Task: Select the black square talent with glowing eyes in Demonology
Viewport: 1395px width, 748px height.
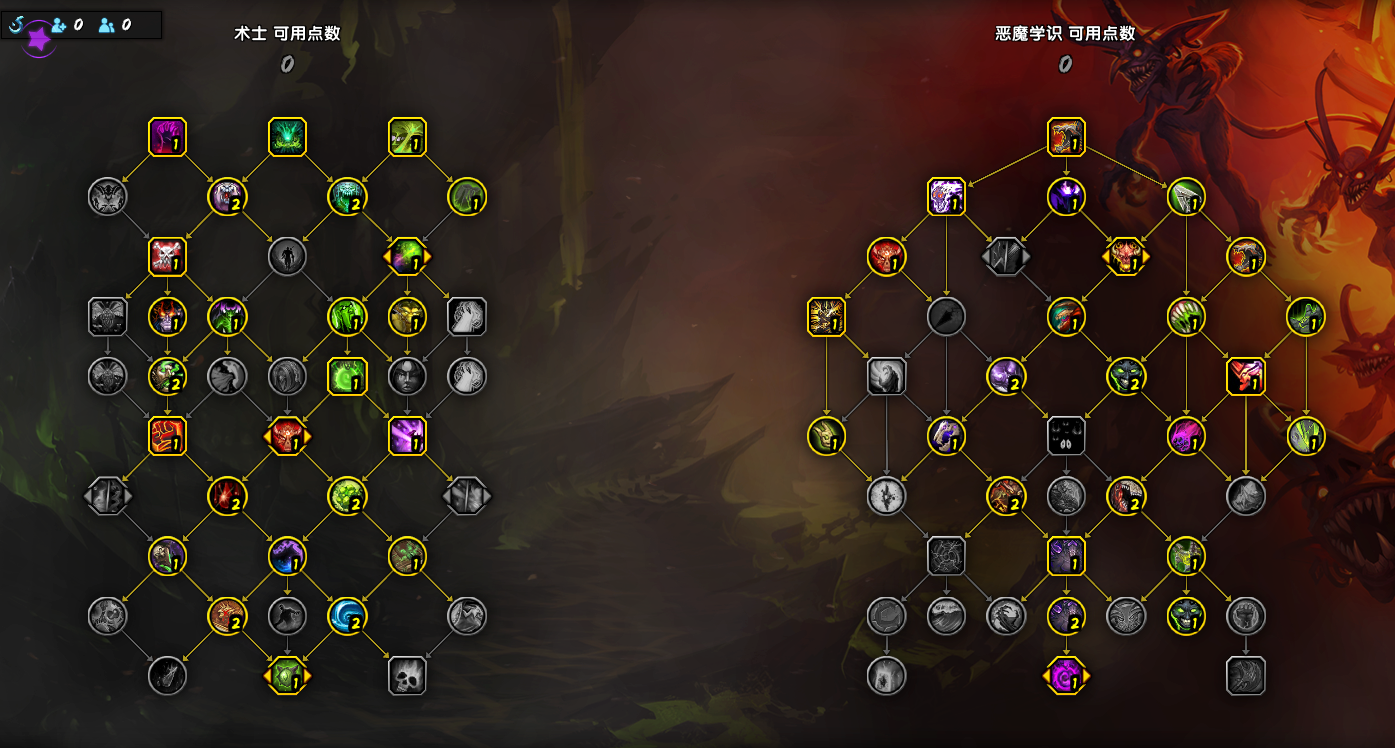Action: [1067, 437]
